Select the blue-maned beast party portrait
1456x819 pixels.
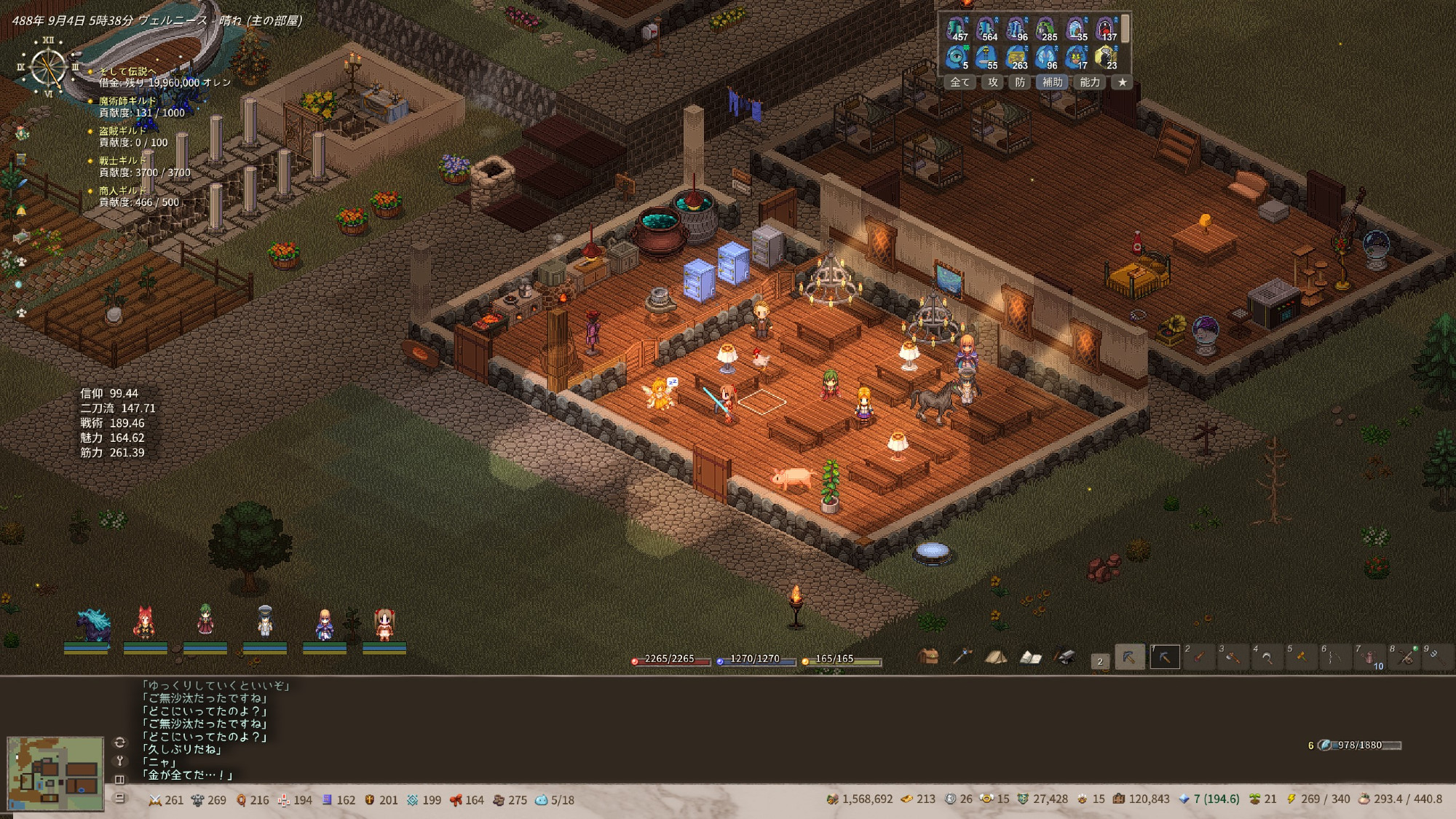93,625
